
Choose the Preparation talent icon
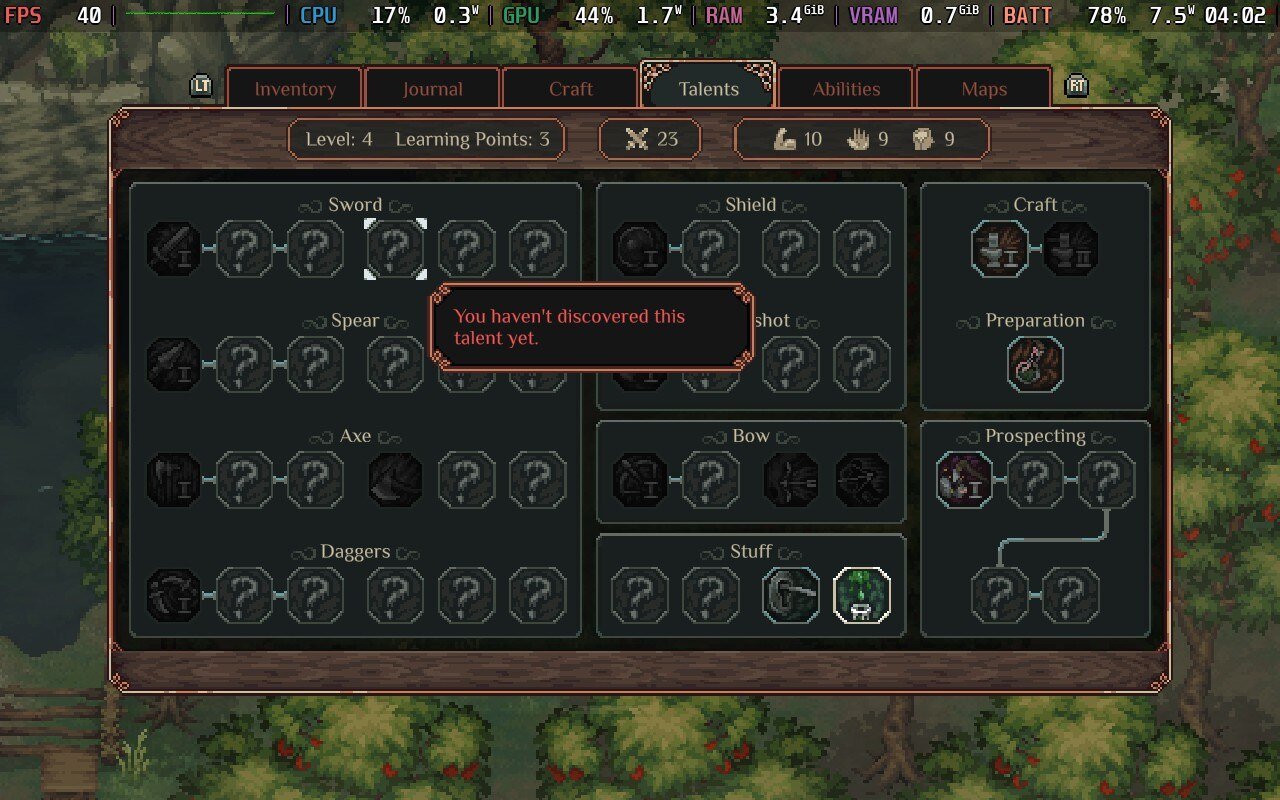pyautogui.click(x=1035, y=365)
